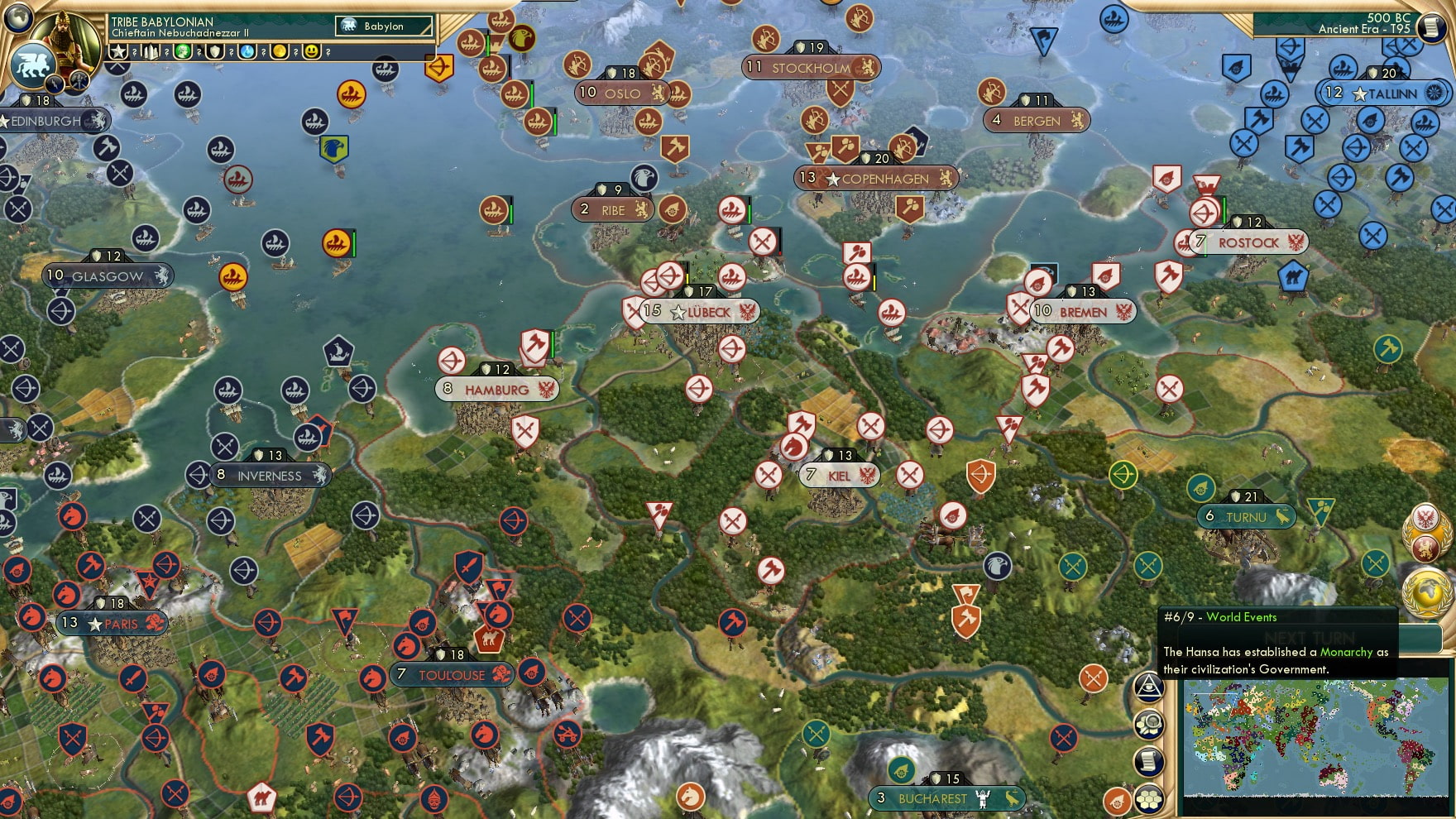Toggle the red lion crest notification medallion
The height and width of the screenshot is (819, 1456).
click(x=1425, y=547)
